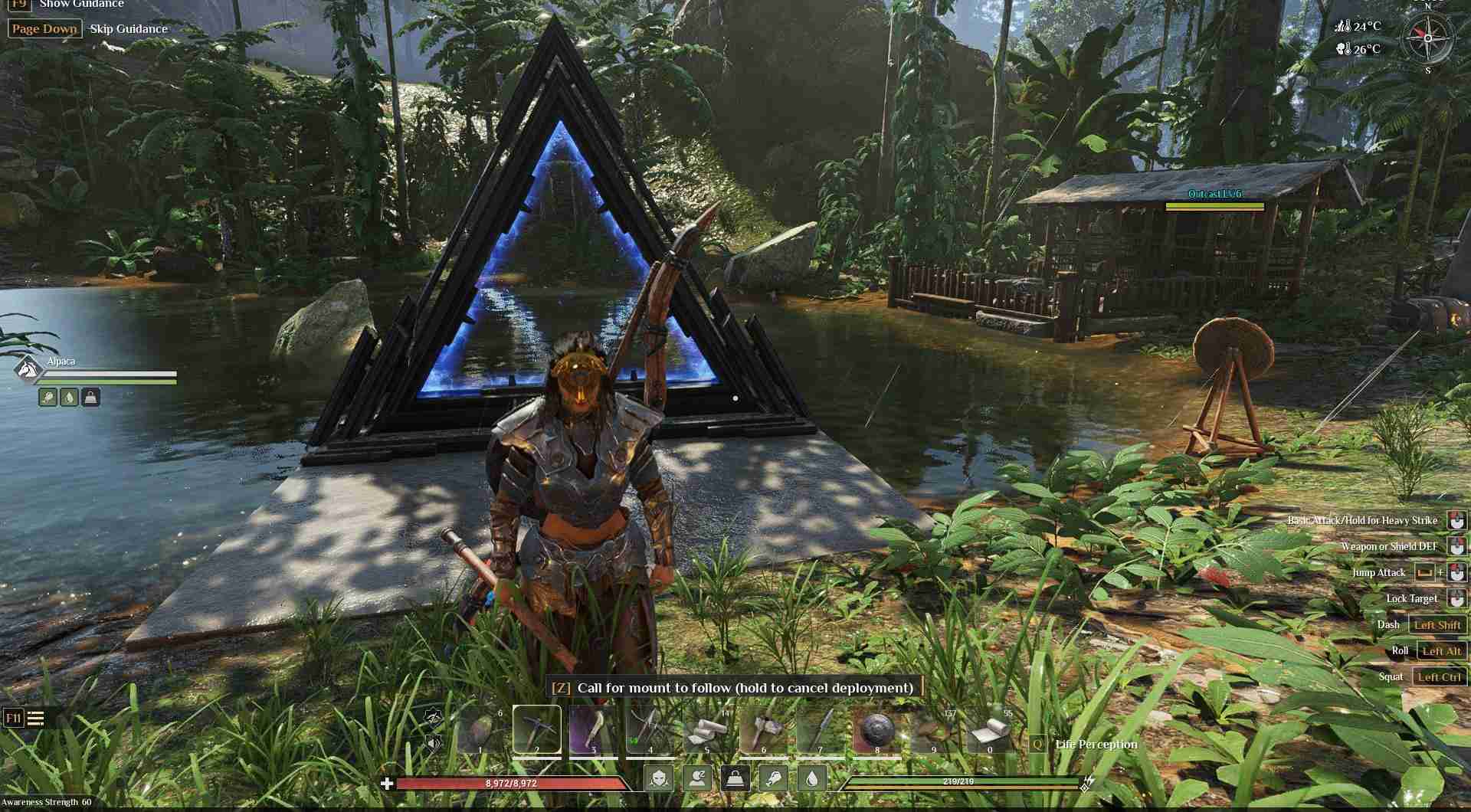Use the cloth roll in hotbar slot 0
1471x812 pixels.
(x=989, y=731)
